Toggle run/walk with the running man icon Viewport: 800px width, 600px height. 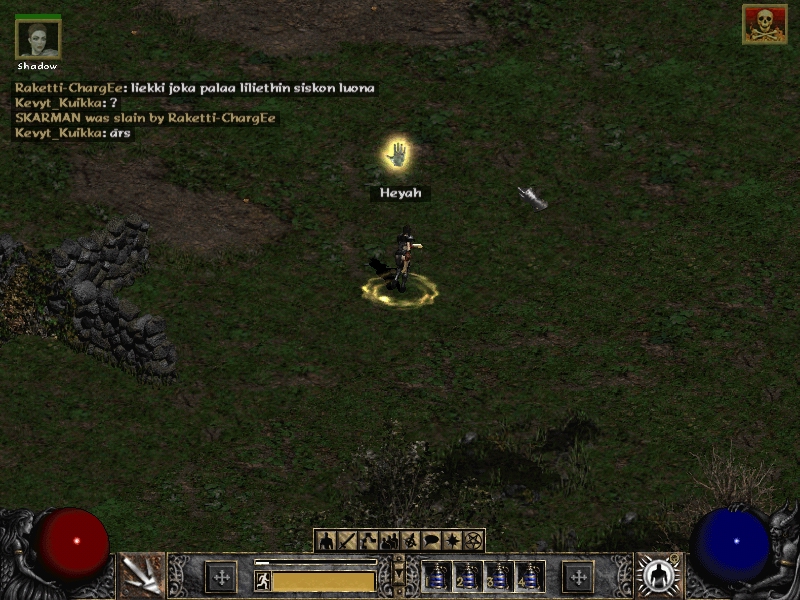pyautogui.click(x=263, y=580)
